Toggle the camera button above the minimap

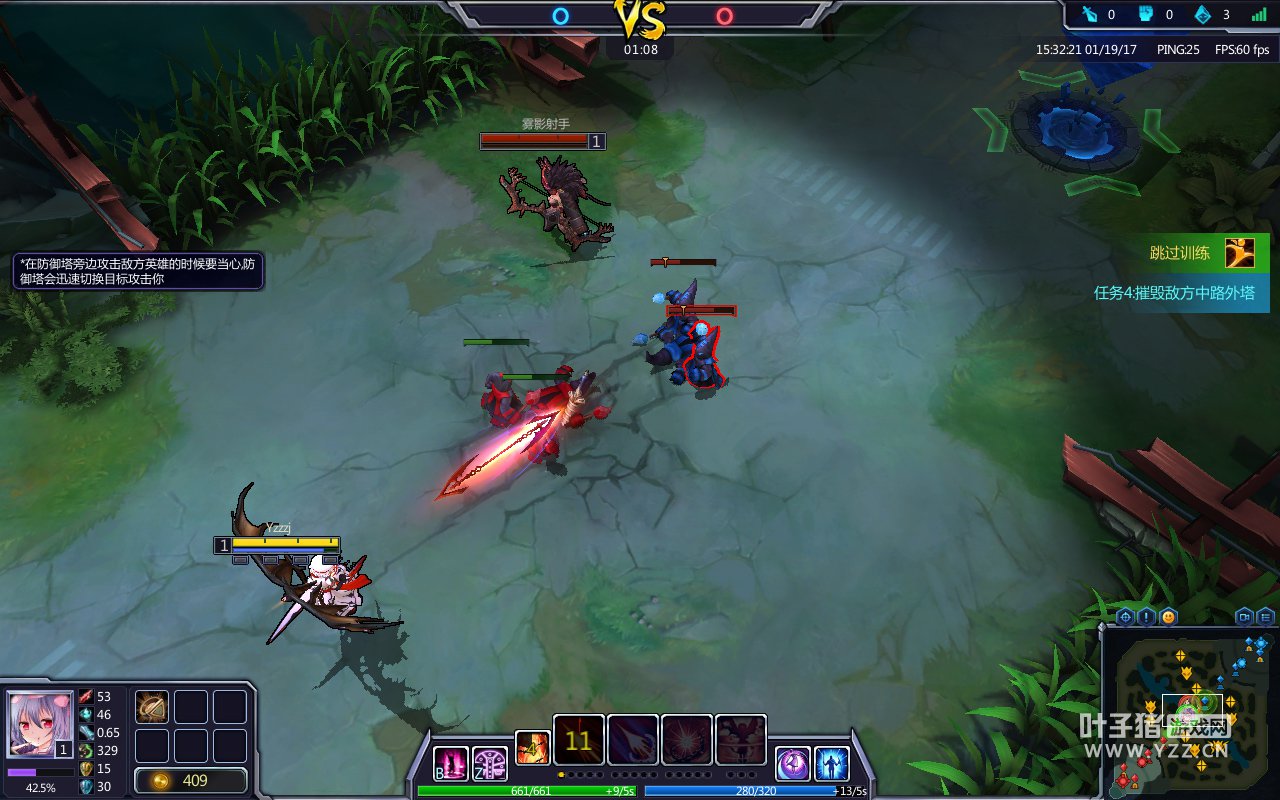tap(1245, 616)
